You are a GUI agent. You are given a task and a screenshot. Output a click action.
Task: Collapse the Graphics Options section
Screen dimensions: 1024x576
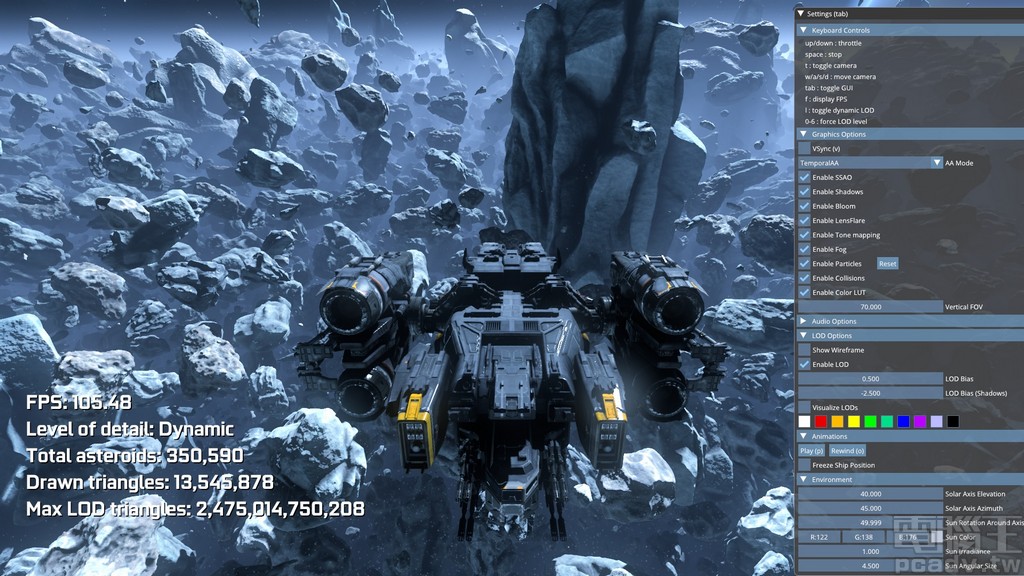[x=802, y=134]
